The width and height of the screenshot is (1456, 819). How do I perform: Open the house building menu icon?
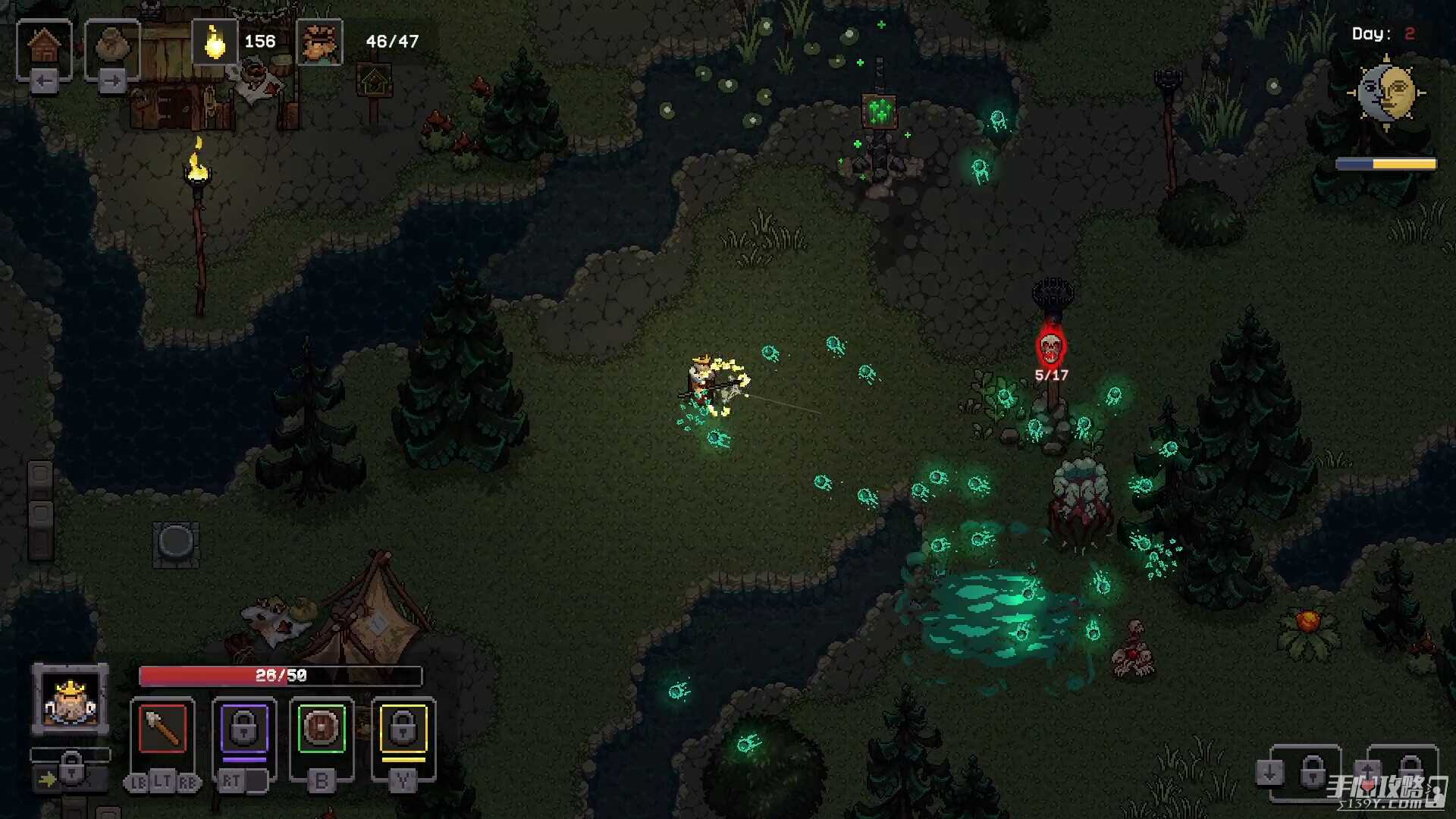pos(44,46)
